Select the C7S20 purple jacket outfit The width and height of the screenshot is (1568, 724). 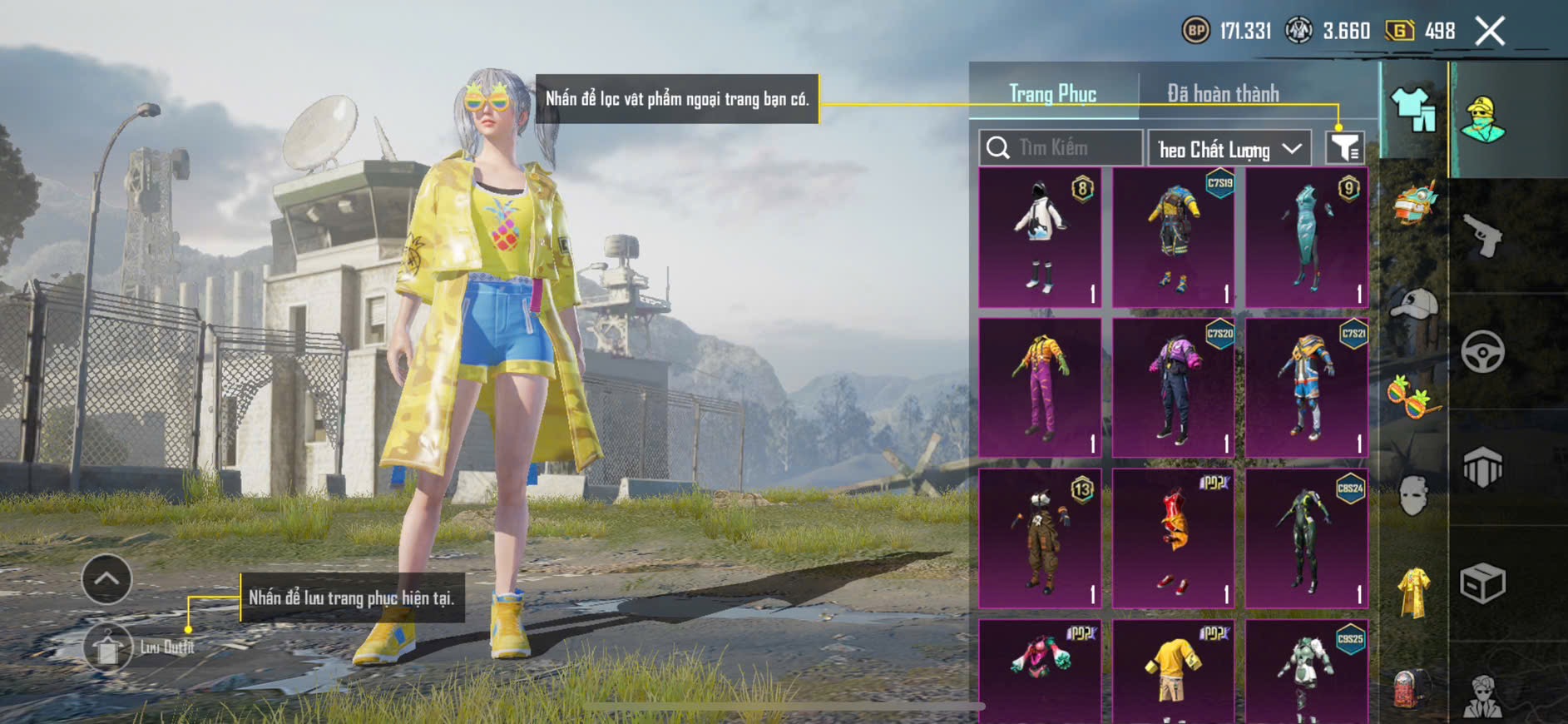click(x=1174, y=388)
